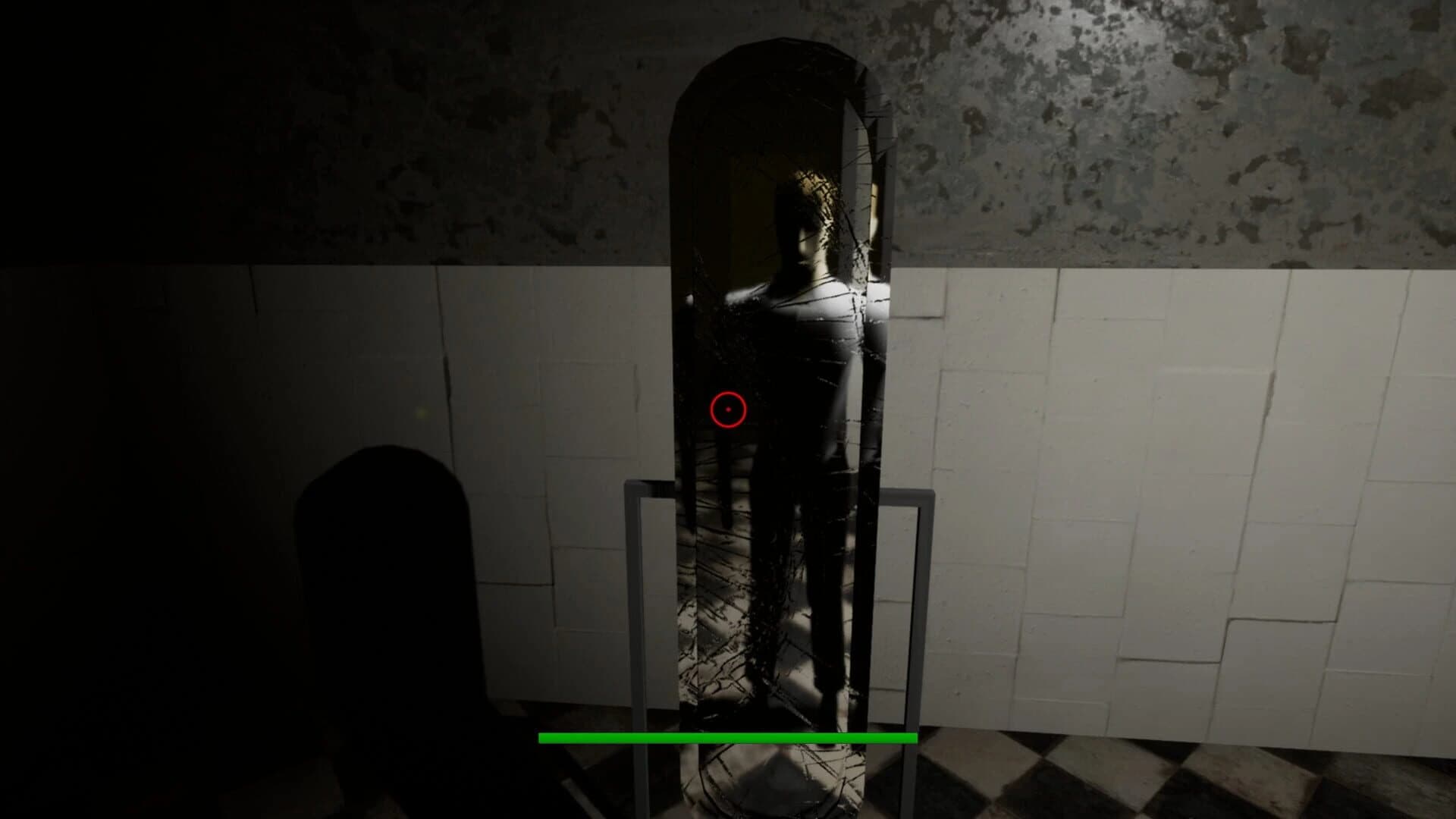1456x819 pixels.
Task: Click the base of the mirror
Action: pos(773,789)
